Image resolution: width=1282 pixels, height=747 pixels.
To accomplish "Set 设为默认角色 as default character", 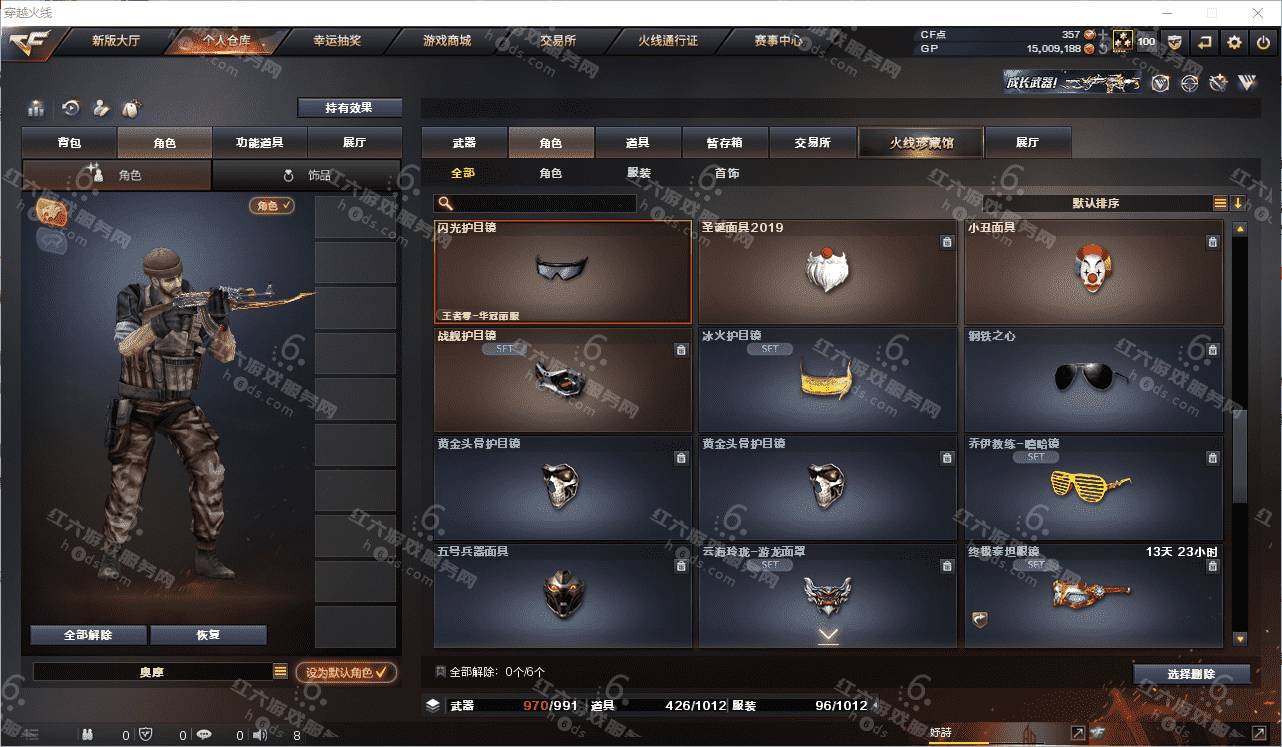I will [x=345, y=673].
